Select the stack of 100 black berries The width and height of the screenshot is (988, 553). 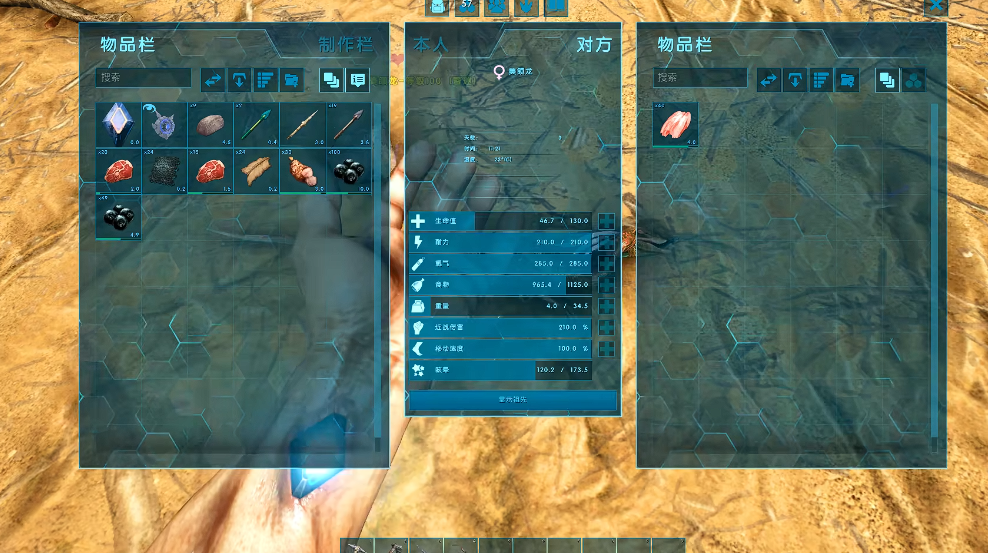pos(348,170)
